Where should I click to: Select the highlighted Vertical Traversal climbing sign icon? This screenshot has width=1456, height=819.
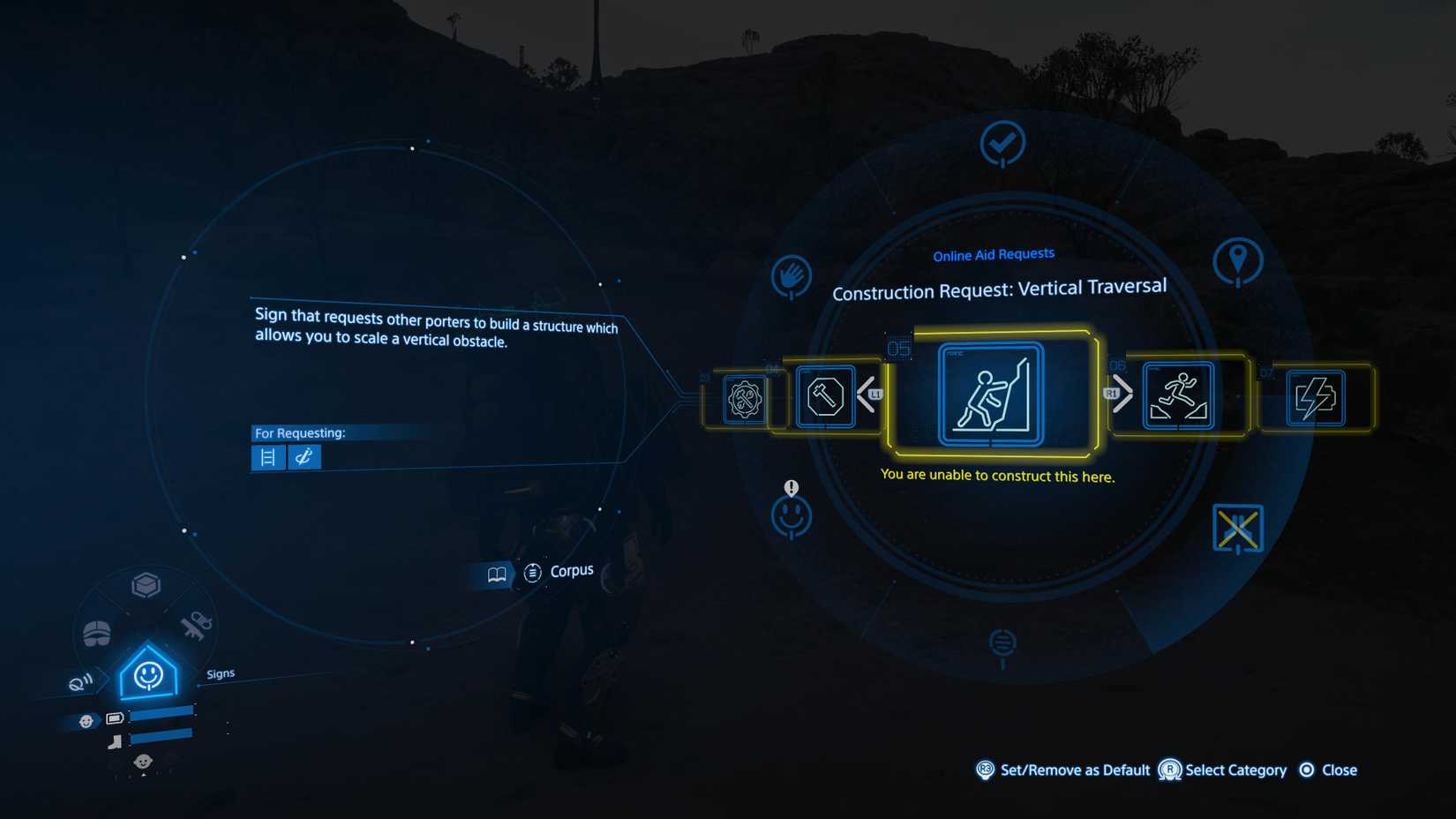991,394
